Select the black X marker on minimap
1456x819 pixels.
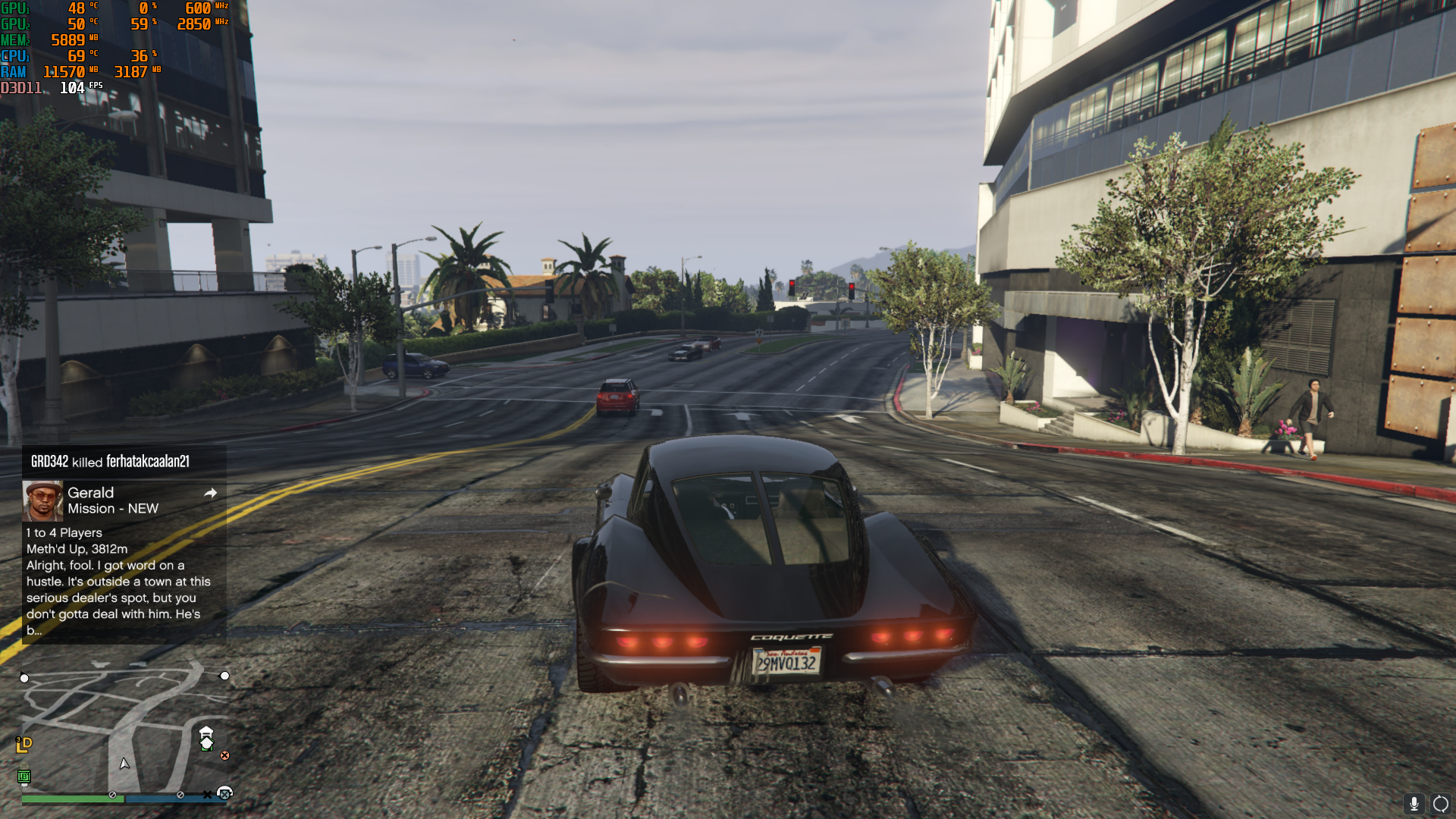[207, 795]
